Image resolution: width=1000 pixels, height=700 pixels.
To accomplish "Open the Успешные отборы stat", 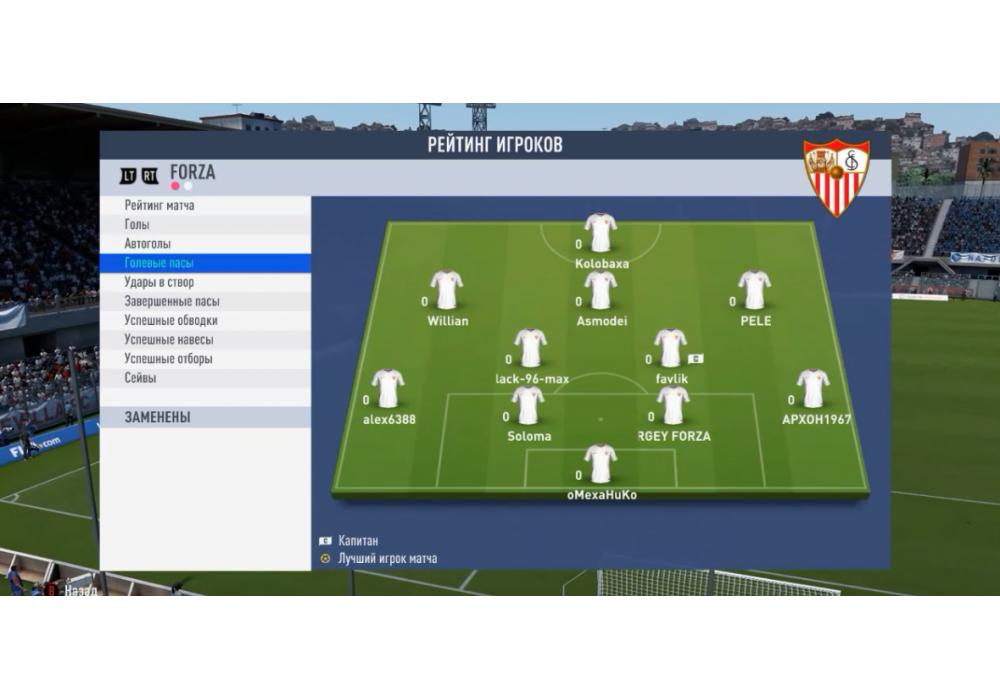I will pyautogui.click(x=169, y=359).
